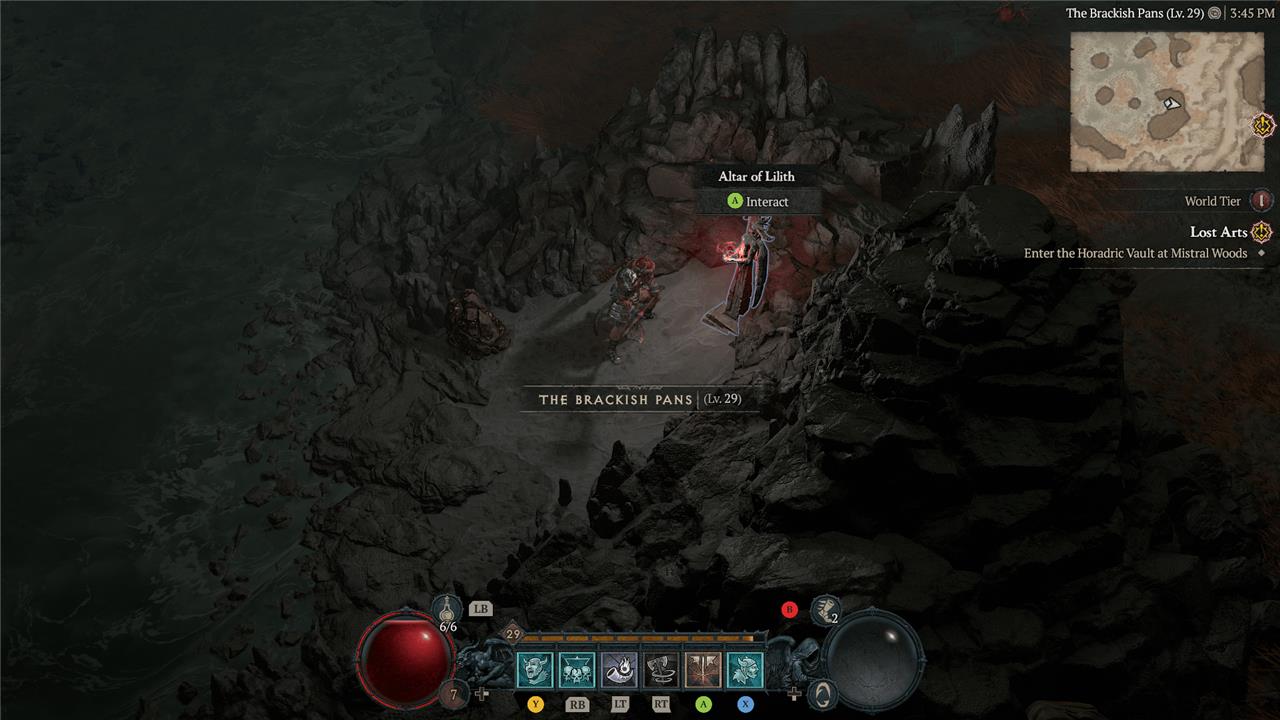Choose the twin axes skill slot
This screenshot has width=1280, height=720.
(703, 669)
